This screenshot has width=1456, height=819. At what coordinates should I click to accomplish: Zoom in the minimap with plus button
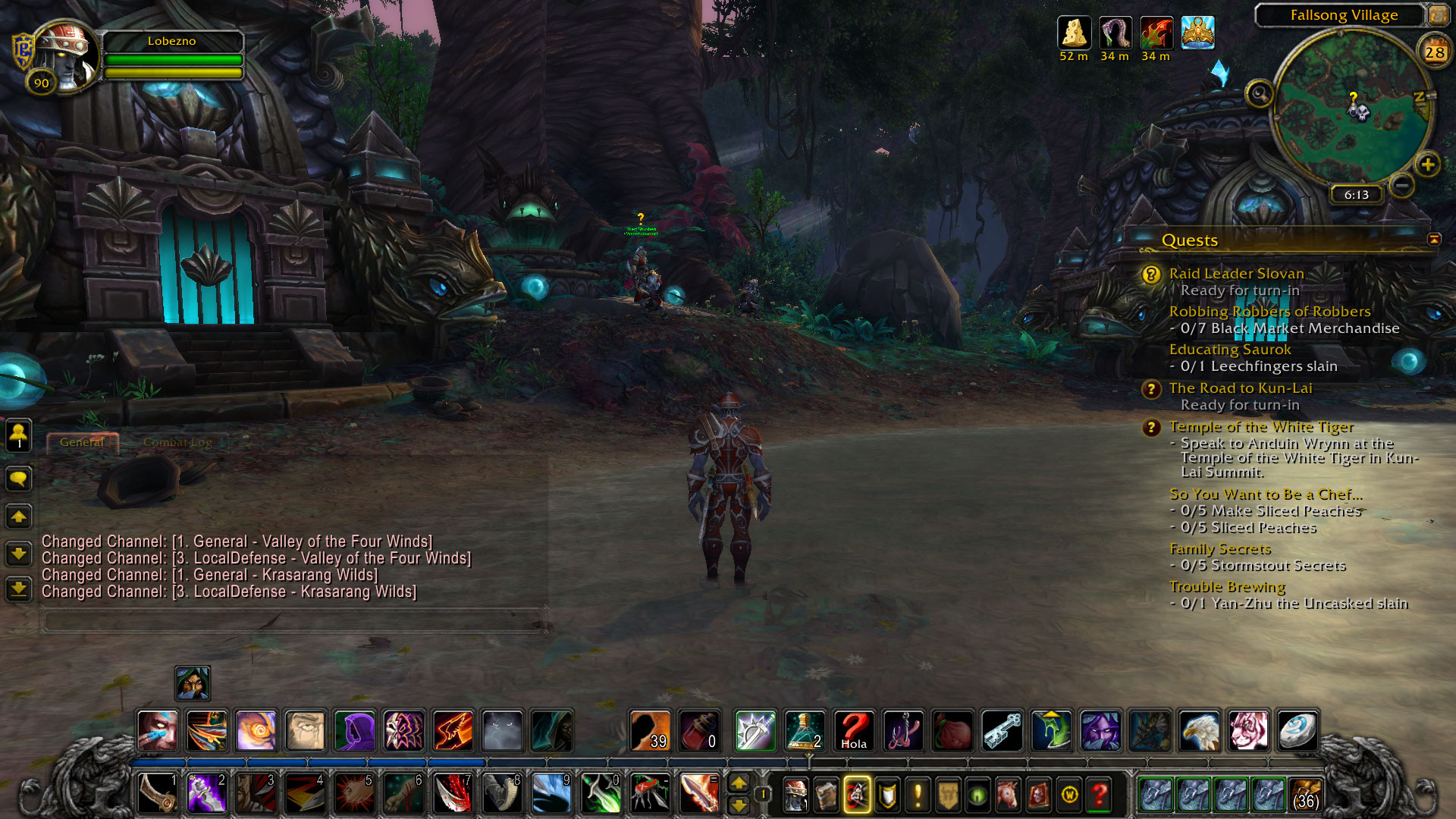tap(1427, 165)
